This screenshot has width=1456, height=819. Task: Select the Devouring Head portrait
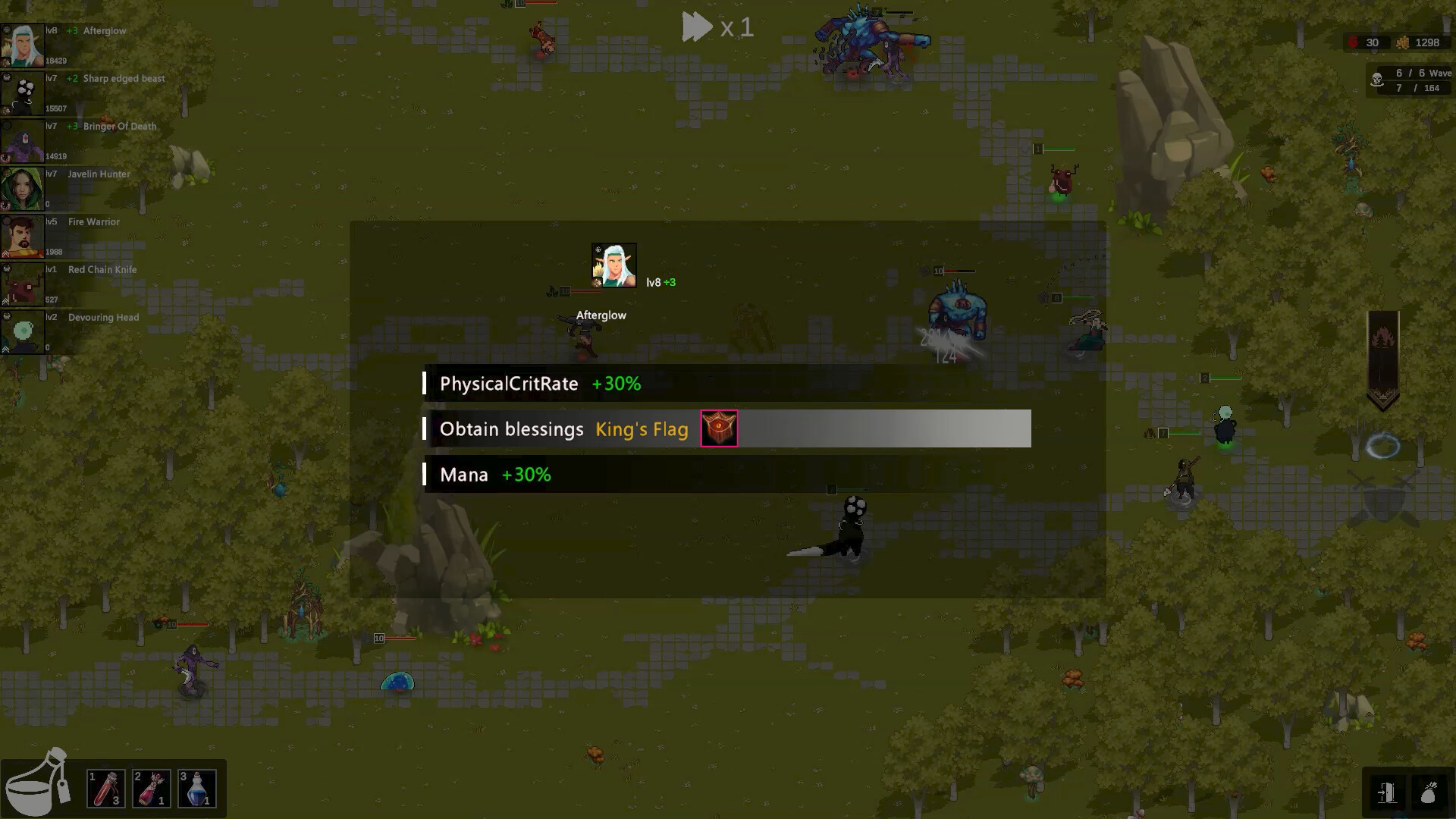pyautogui.click(x=24, y=331)
